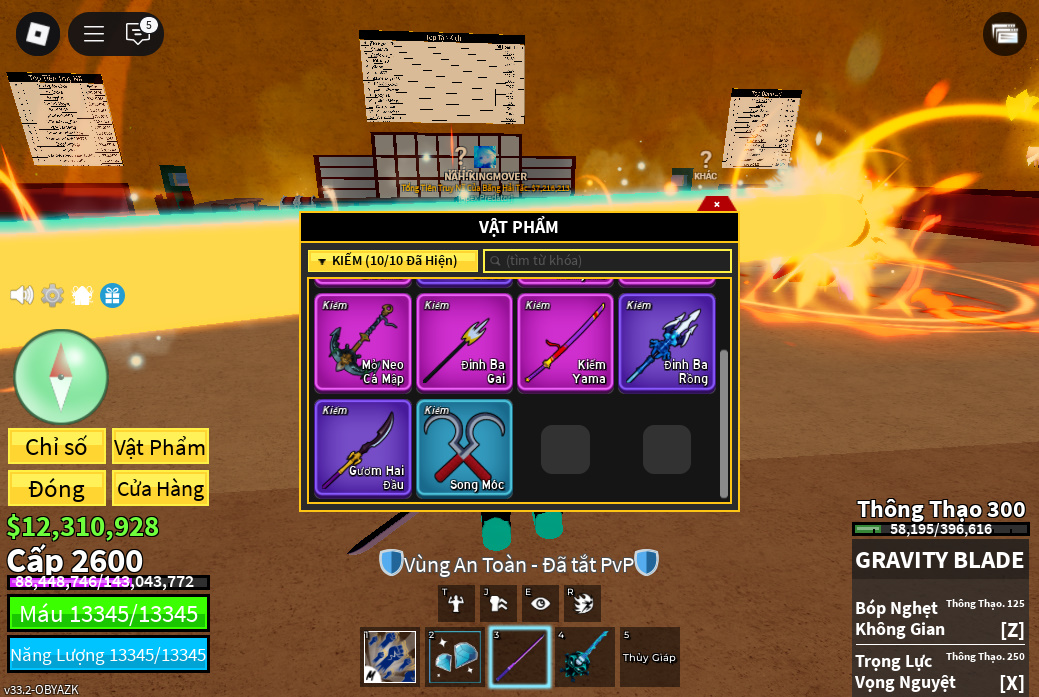Viewport: 1039px width, 697px height.
Task: Open the Chỉ số stats panel
Action: click(57, 447)
